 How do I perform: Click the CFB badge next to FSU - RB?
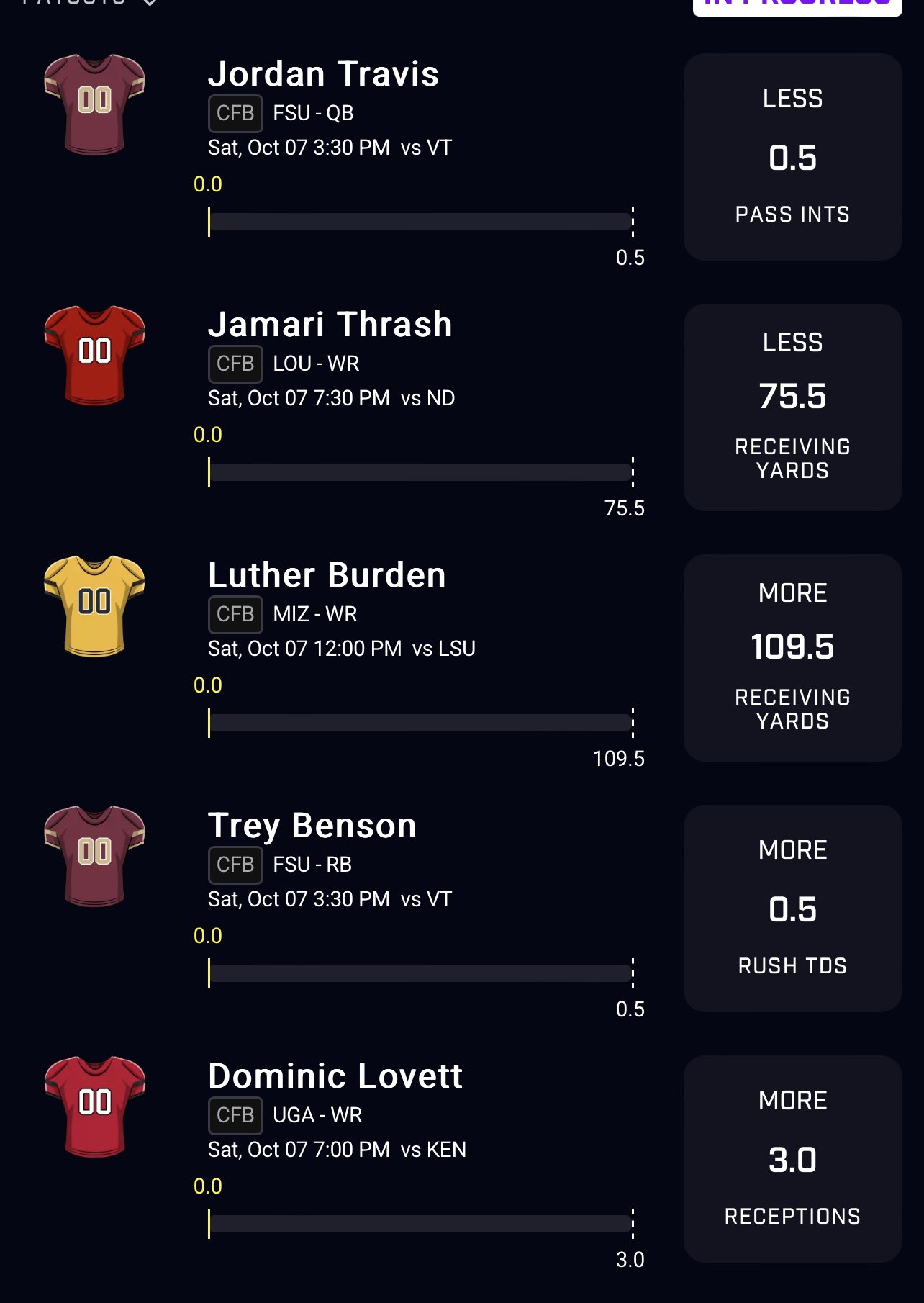point(235,864)
